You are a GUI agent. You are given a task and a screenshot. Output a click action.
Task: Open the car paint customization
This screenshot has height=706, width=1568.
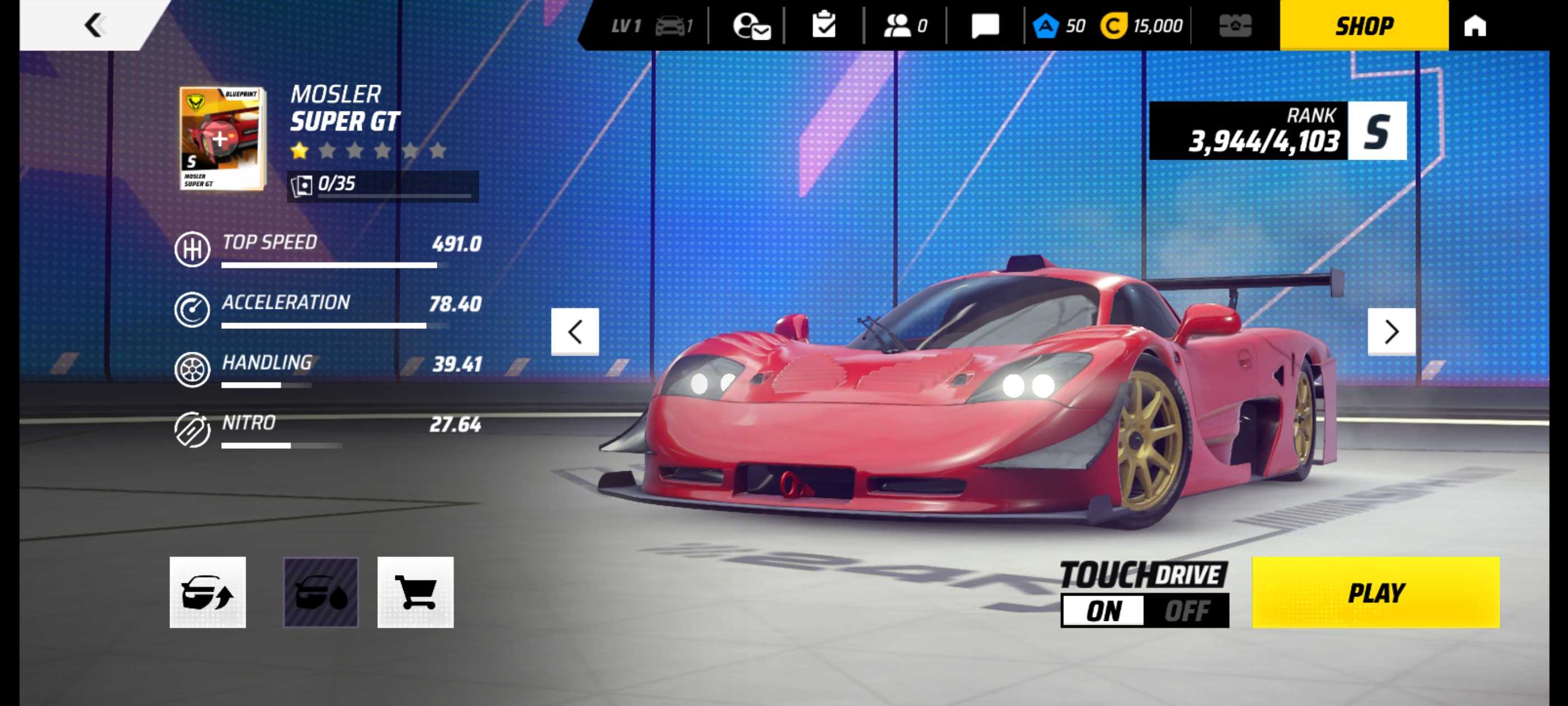click(321, 592)
